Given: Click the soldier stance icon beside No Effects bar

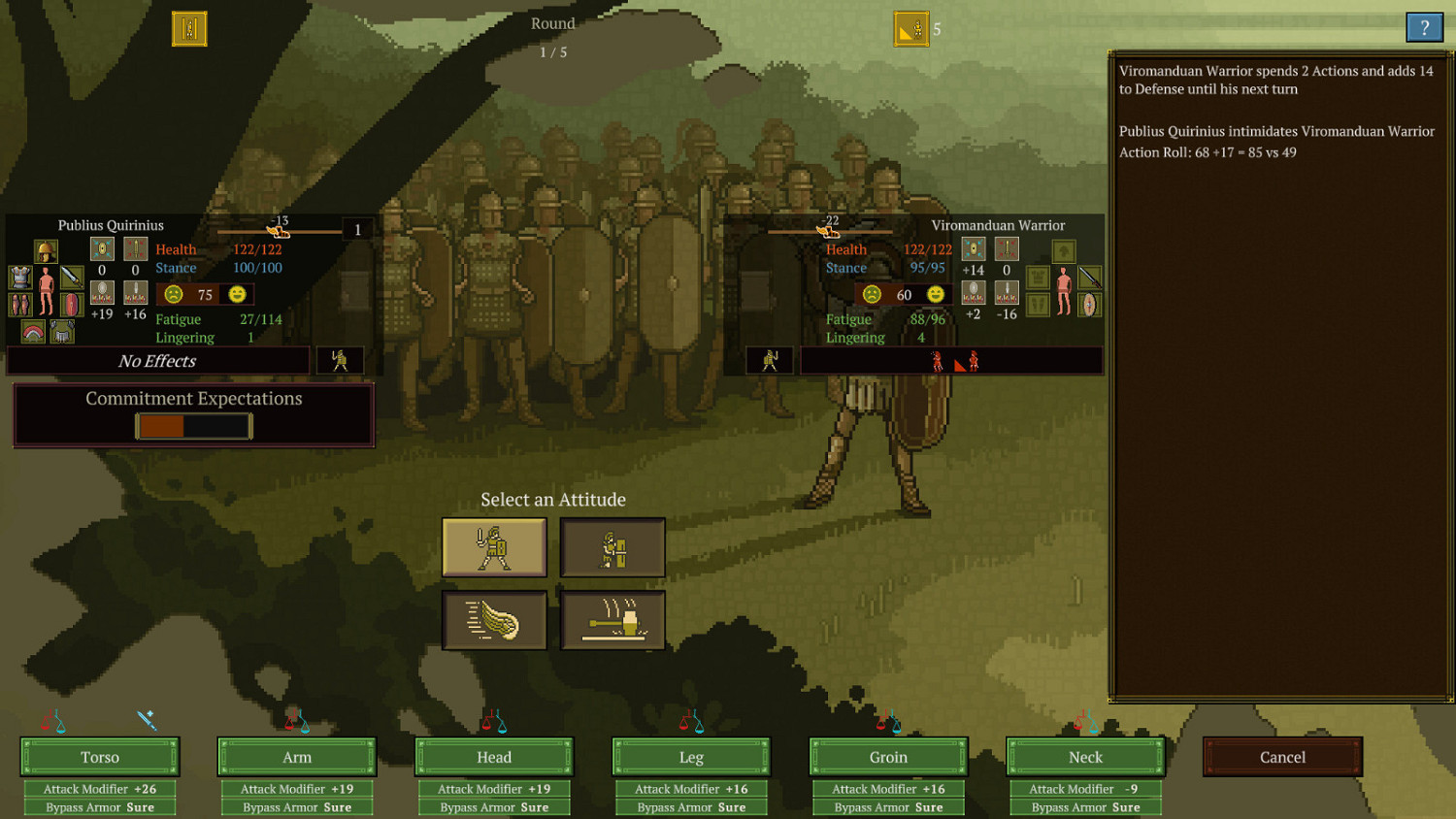Looking at the screenshot, I should pyautogui.click(x=341, y=360).
